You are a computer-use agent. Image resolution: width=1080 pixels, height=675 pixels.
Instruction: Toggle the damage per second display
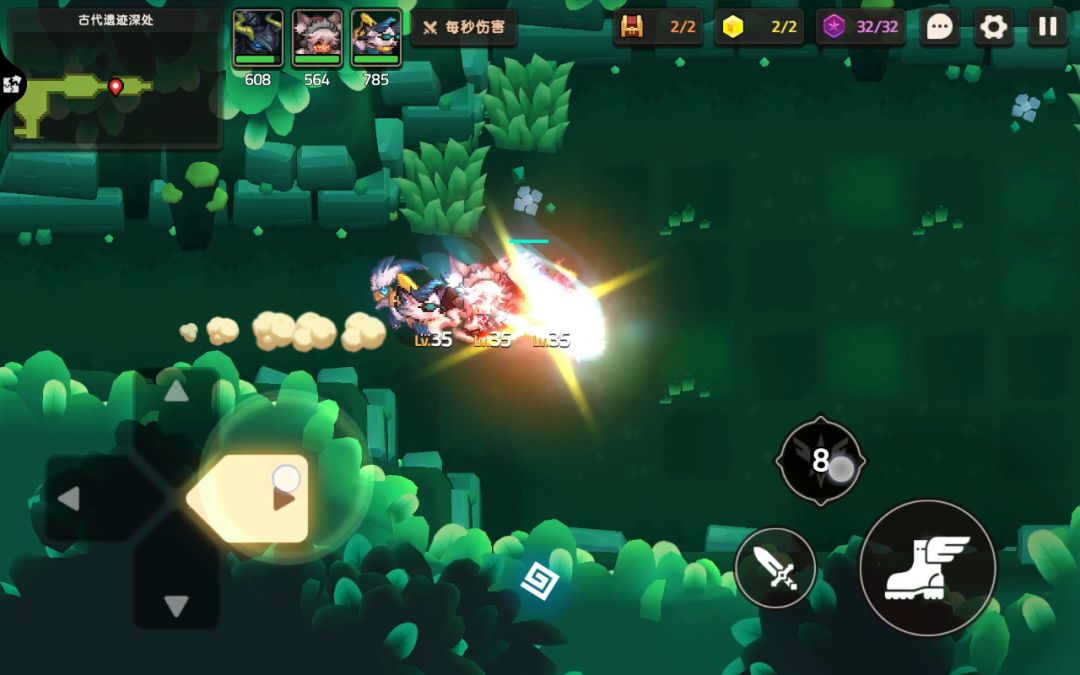464,27
